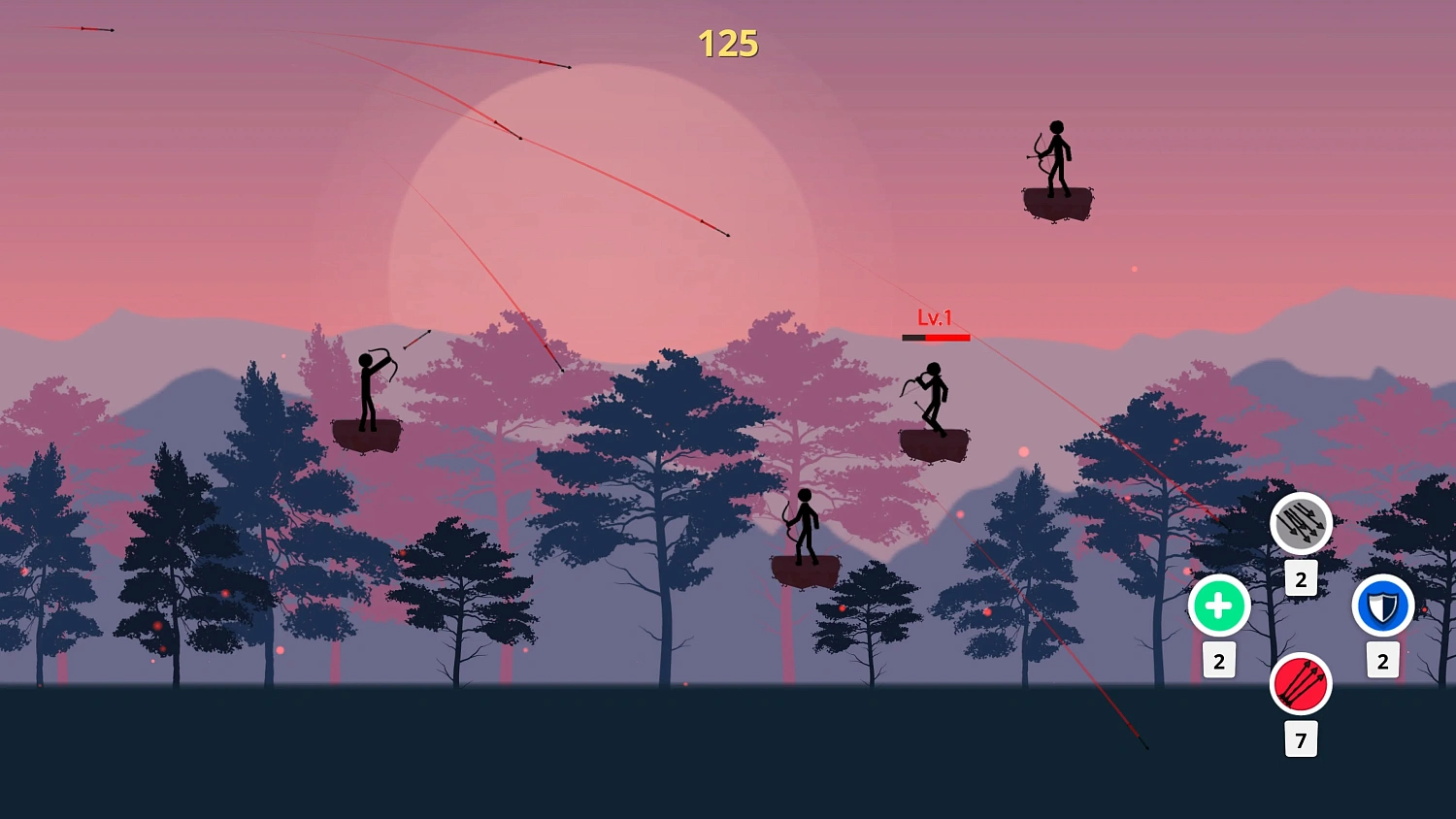1456x819 pixels.
Task: Use the green health plus ability
Action: pyautogui.click(x=1218, y=606)
